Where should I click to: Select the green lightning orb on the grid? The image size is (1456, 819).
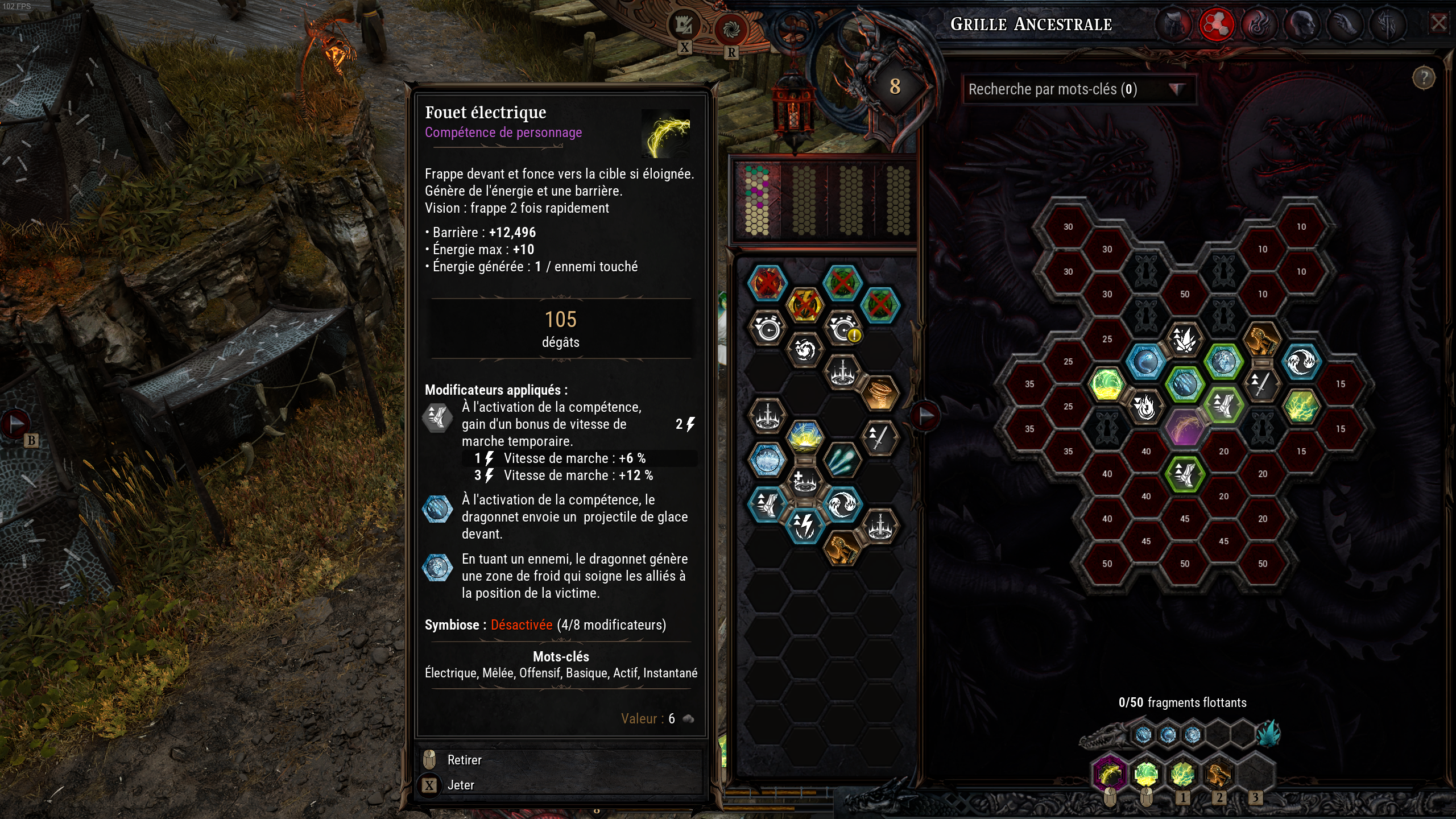pyautogui.click(x=1107, y=384)
